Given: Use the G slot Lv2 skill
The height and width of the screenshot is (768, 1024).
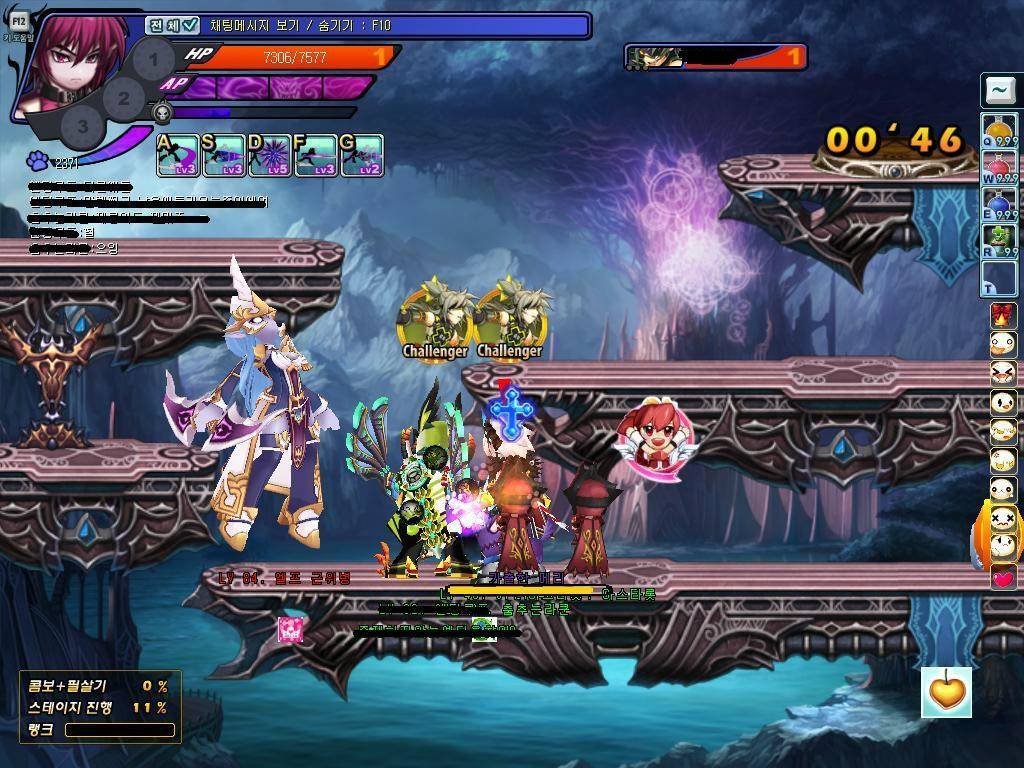Looking at the screenshot, I should pyautogui.click(x=362, y=156).
